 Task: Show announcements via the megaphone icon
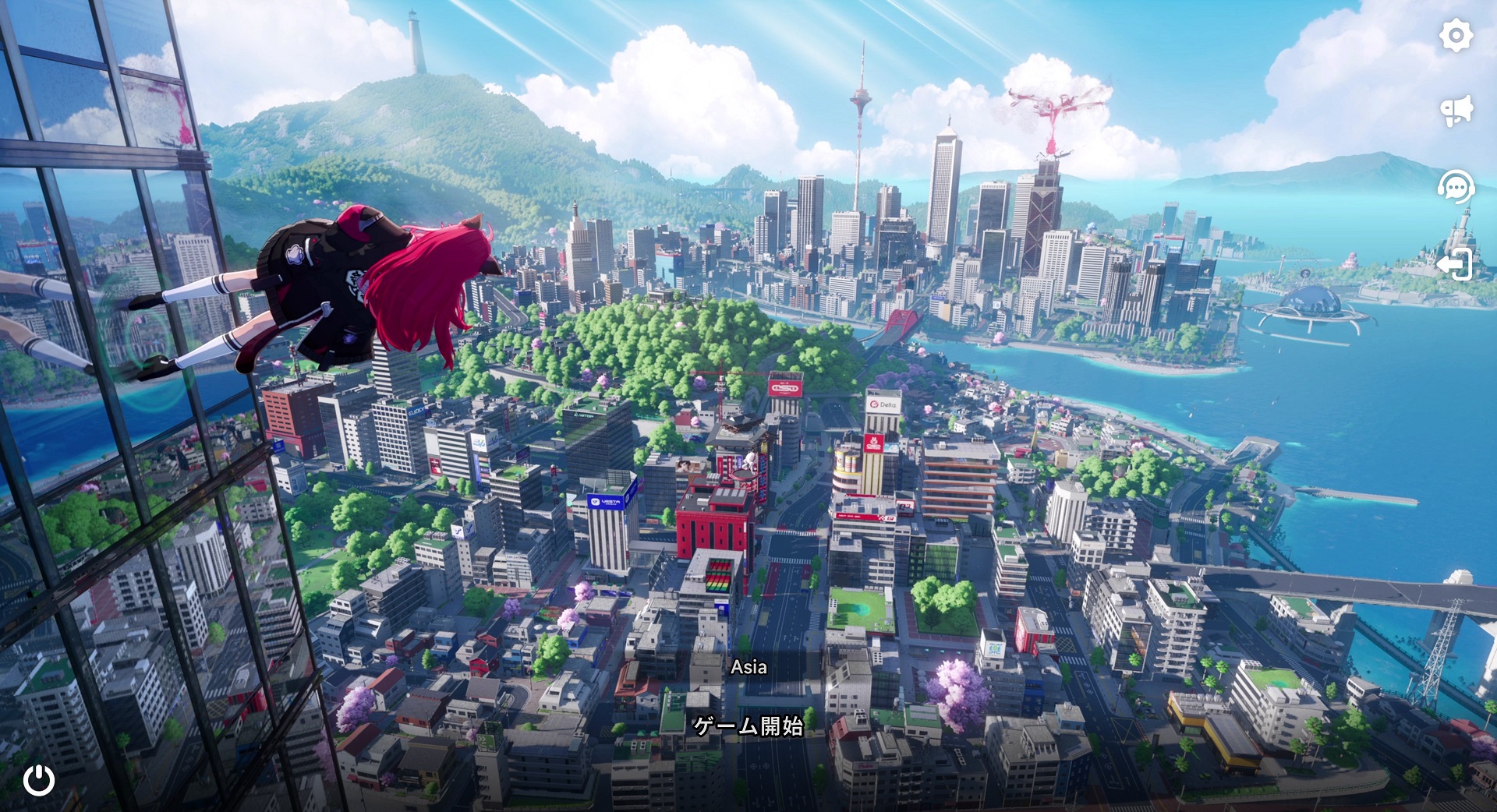[x=1456, y=111]
